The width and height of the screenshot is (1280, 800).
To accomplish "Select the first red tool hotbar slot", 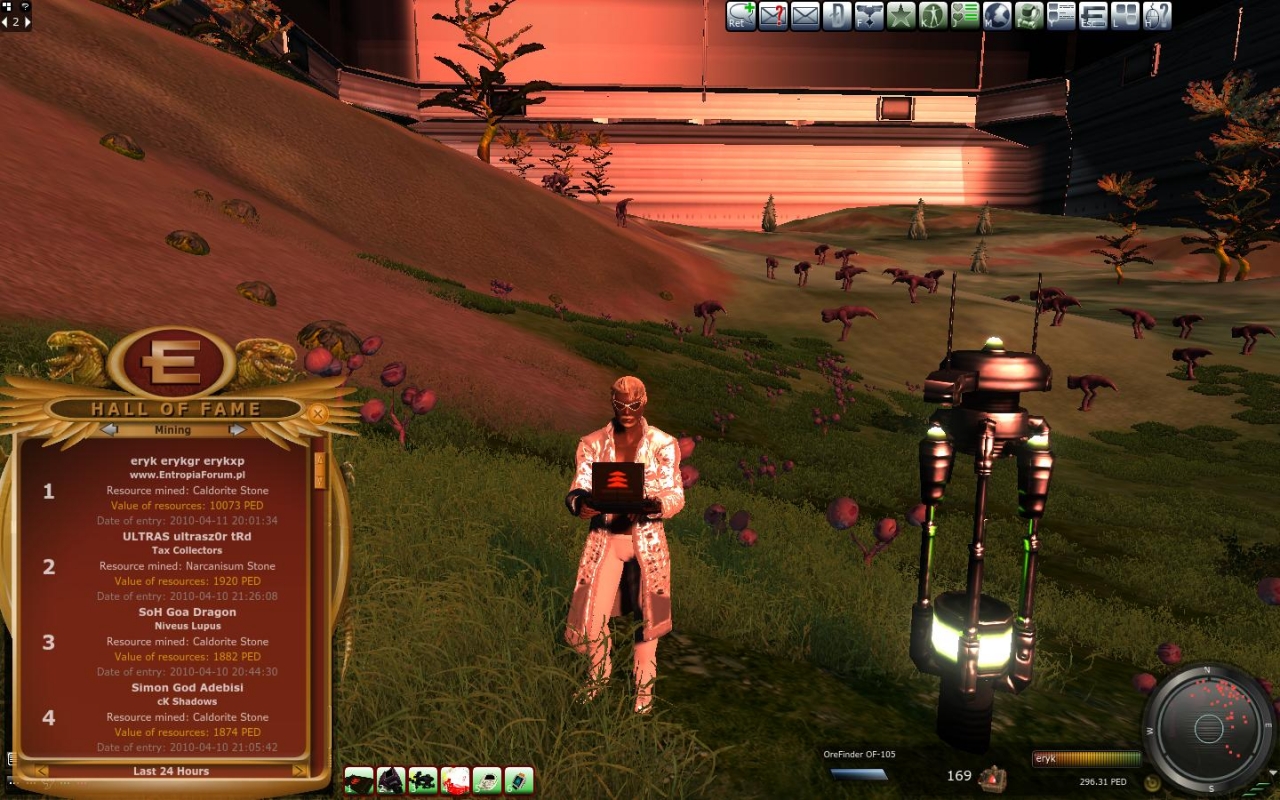I will tap(359, 781).
